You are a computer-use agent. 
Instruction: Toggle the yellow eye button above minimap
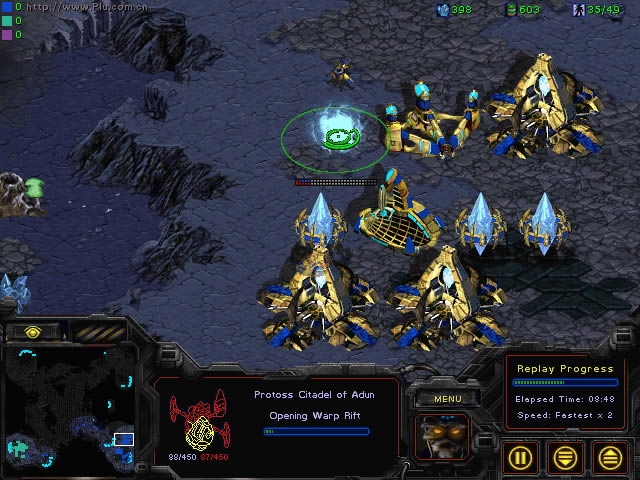(33, 331)
